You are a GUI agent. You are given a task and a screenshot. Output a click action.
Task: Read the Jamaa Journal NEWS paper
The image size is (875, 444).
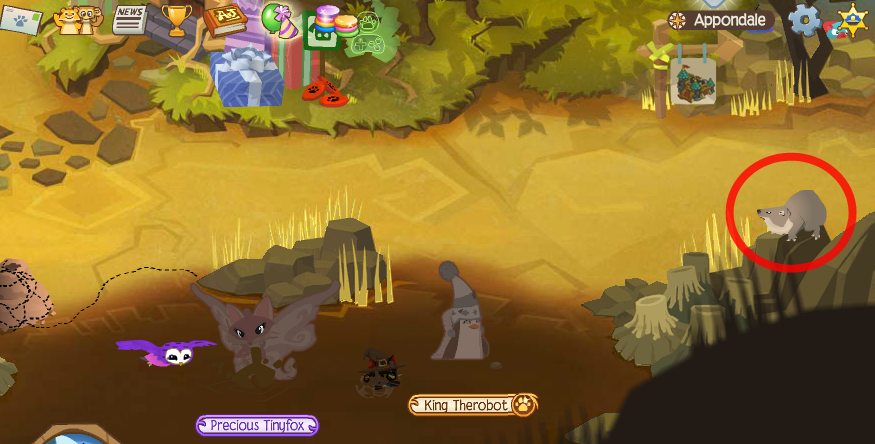[129, 18]
